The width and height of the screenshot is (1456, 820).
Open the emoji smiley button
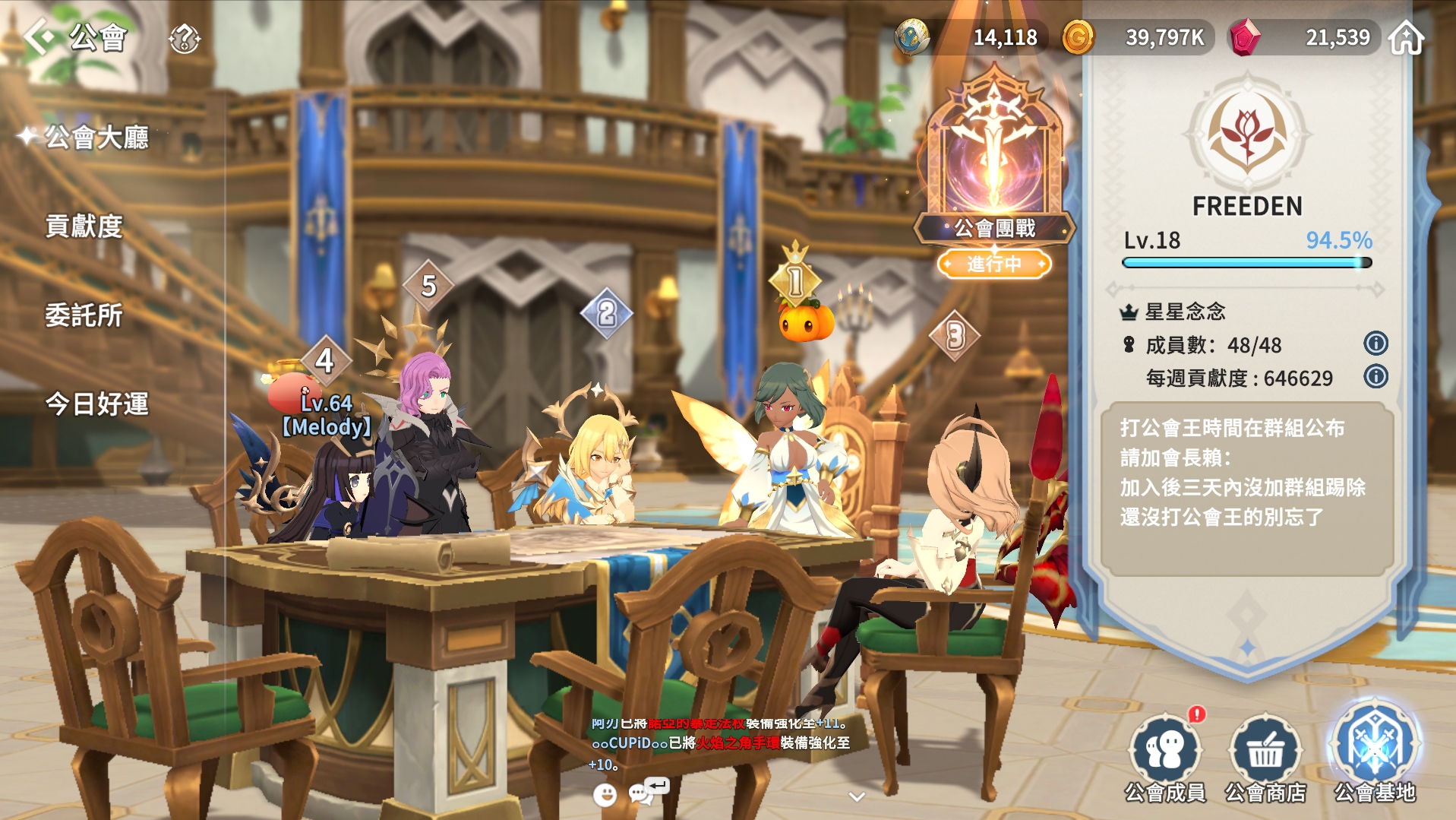click(605, 795)
